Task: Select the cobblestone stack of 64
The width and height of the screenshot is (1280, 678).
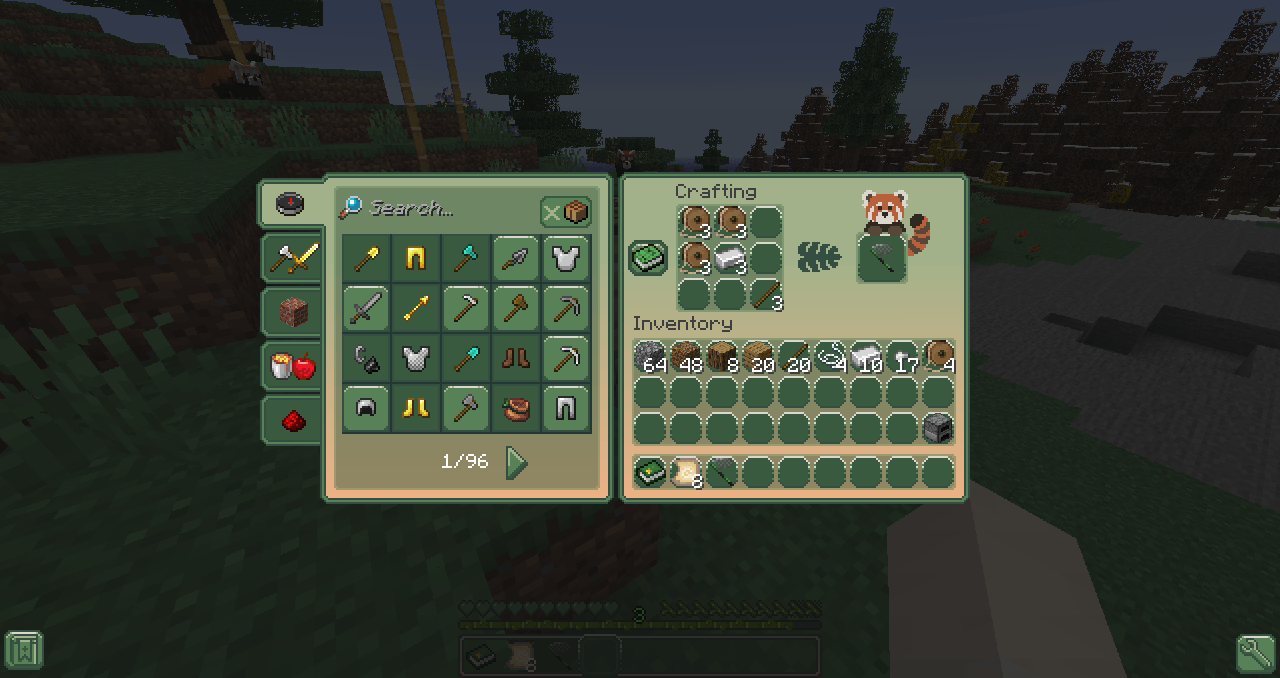Action: coord(650,357)
